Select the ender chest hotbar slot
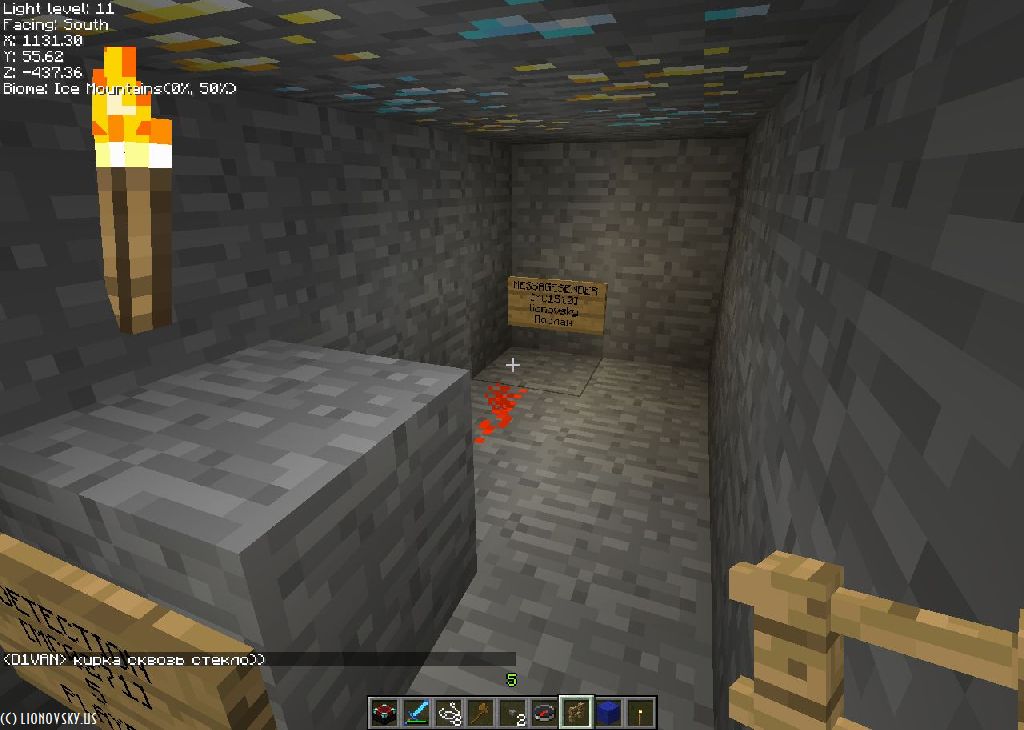Viewport: 1024px width, 730px height. coord(384,713)
